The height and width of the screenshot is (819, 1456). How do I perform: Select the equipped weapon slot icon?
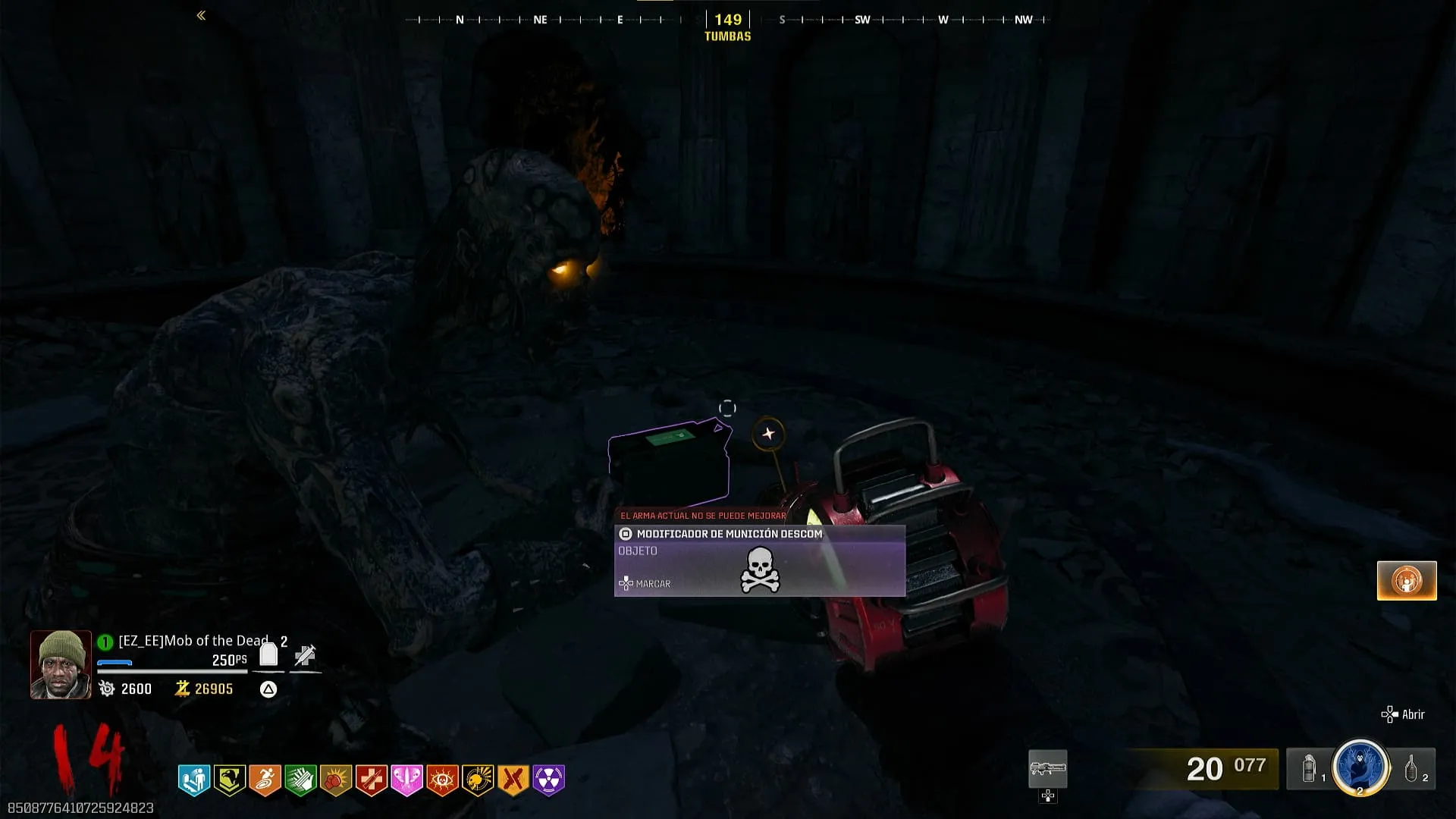(x=1047, y=769)
